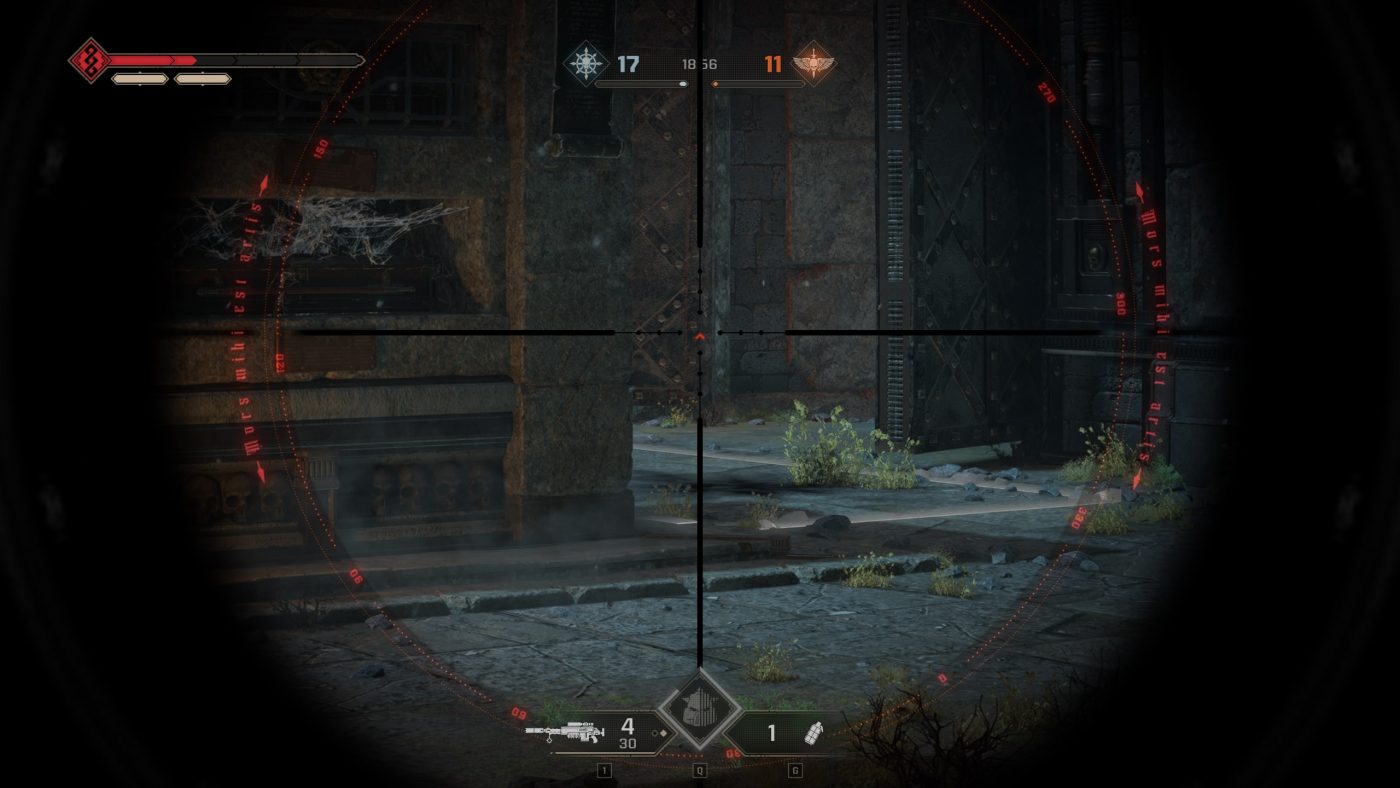Select the sniper rifle weapon icon
Screen dimensions: 1400x788
[x=565, y=733]
